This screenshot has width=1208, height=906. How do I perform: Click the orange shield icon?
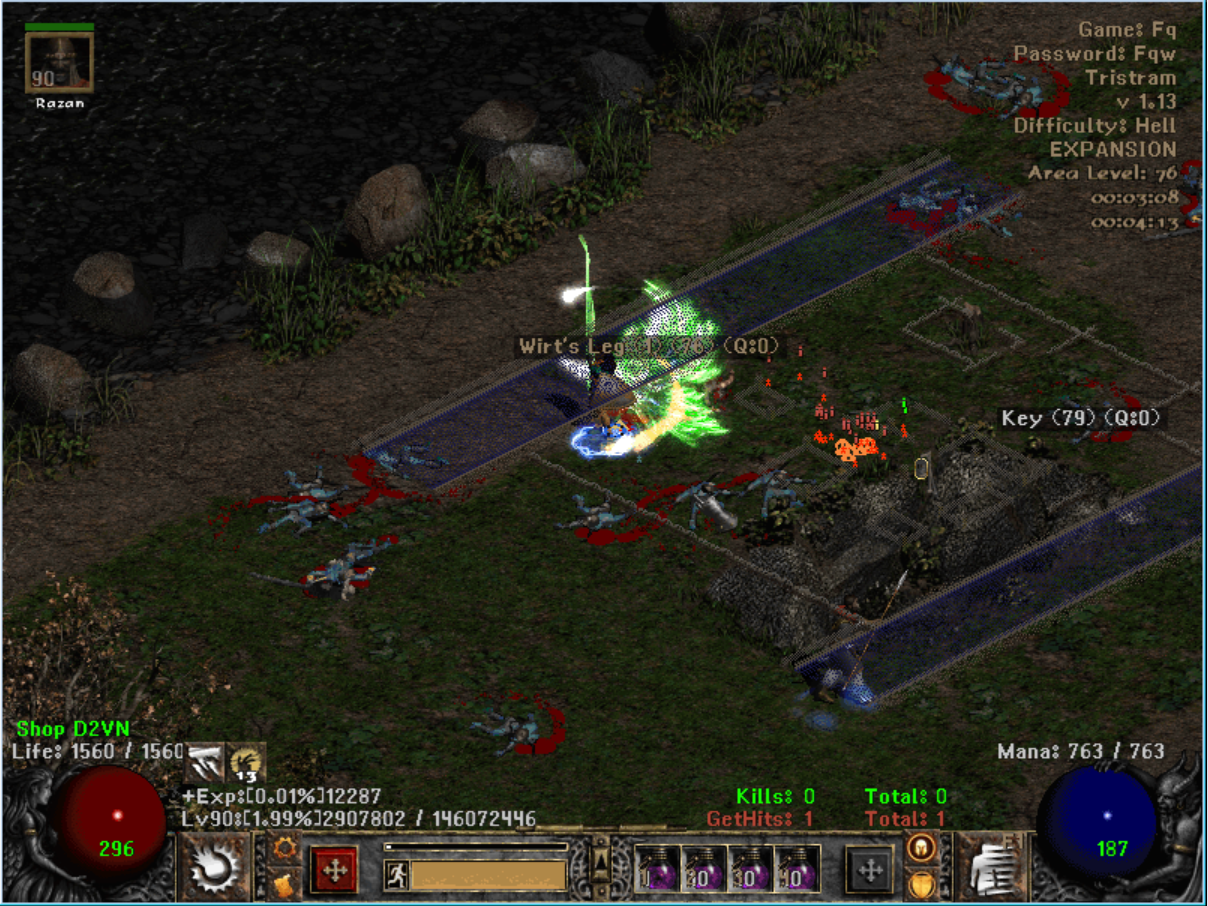[x=921, y=884]
